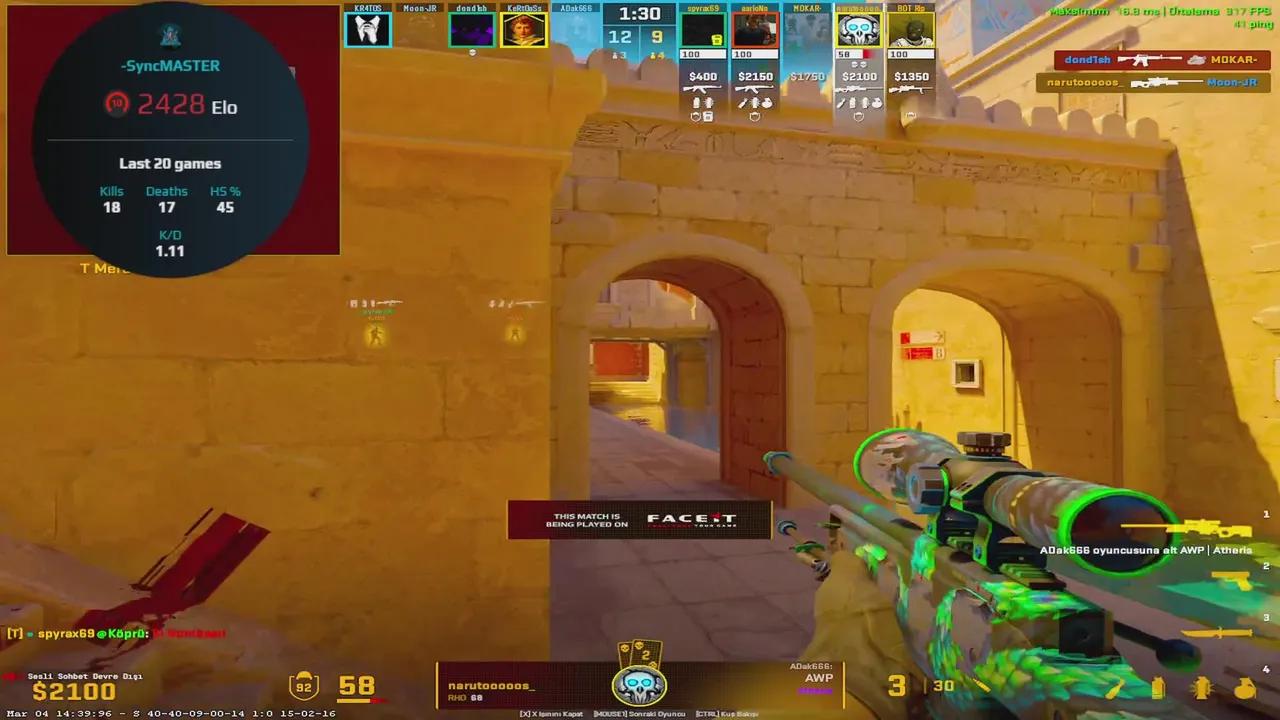The width and height of the screenshot is (1280, 720).
Task: Click narutooooos's skull avatar at screen bottom
Action: [x=638, y=686]
